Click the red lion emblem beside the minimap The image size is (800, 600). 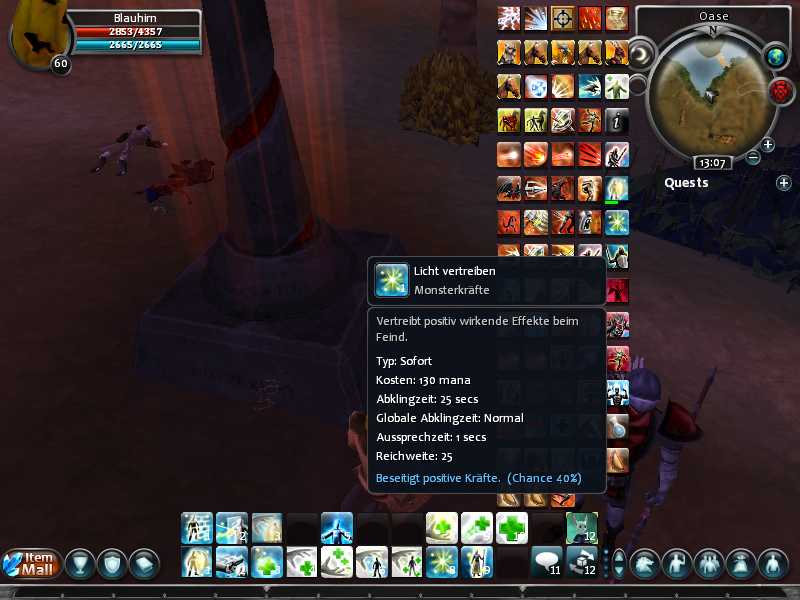tap(781, 91)
